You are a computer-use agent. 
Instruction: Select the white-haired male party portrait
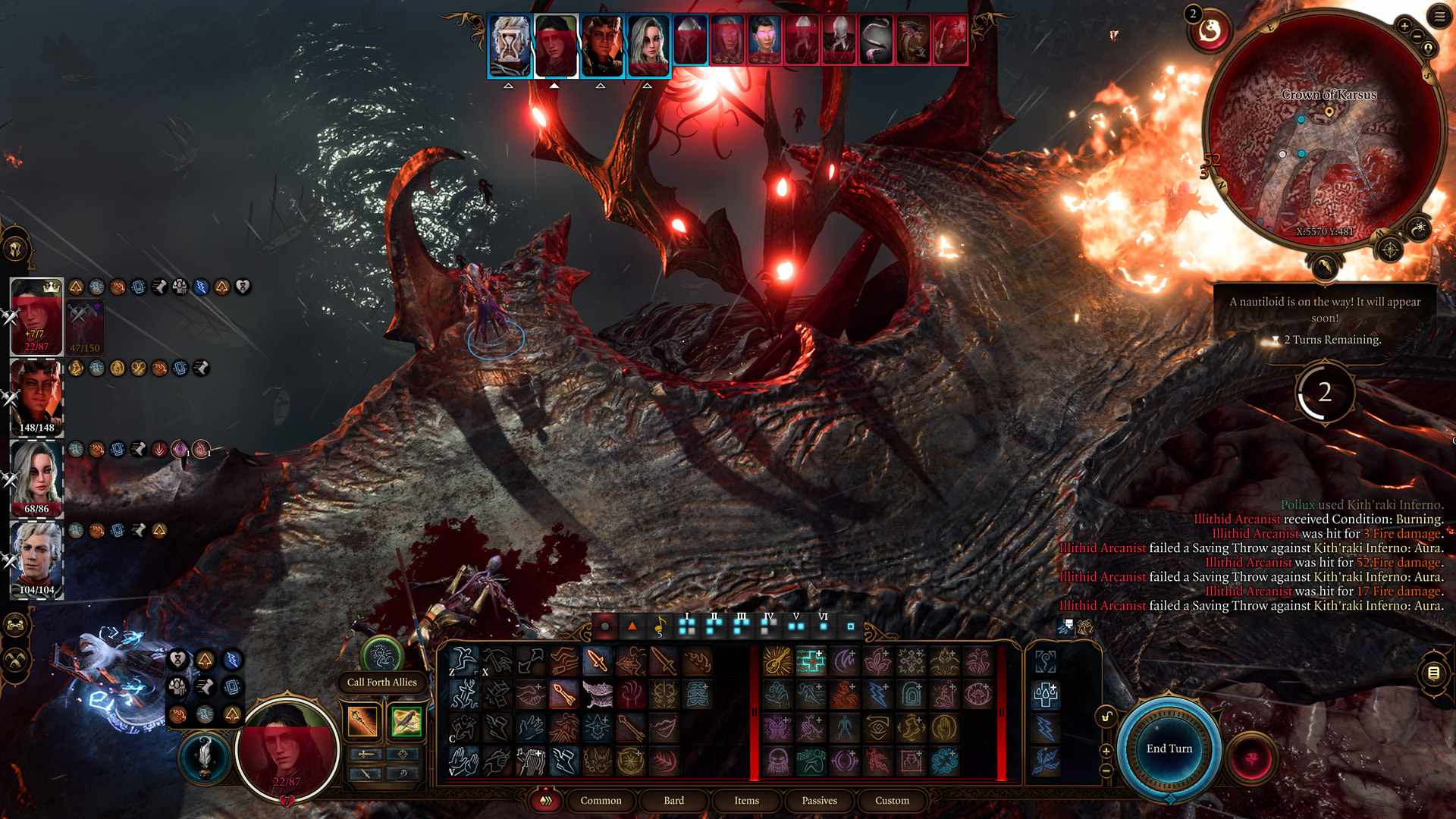36,558
